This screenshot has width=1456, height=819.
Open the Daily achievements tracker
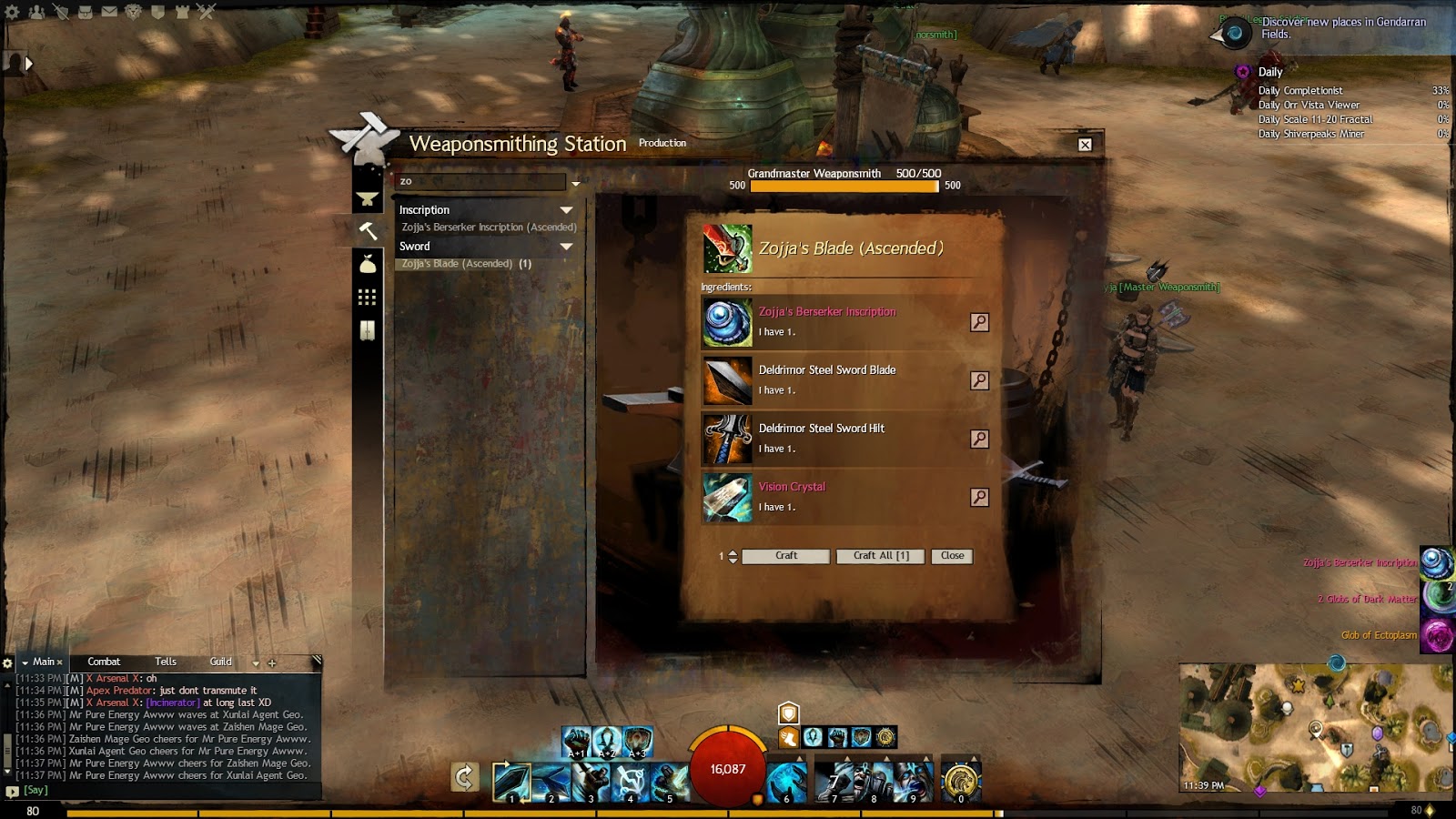pyautogui.click(x=1269, y=72)
